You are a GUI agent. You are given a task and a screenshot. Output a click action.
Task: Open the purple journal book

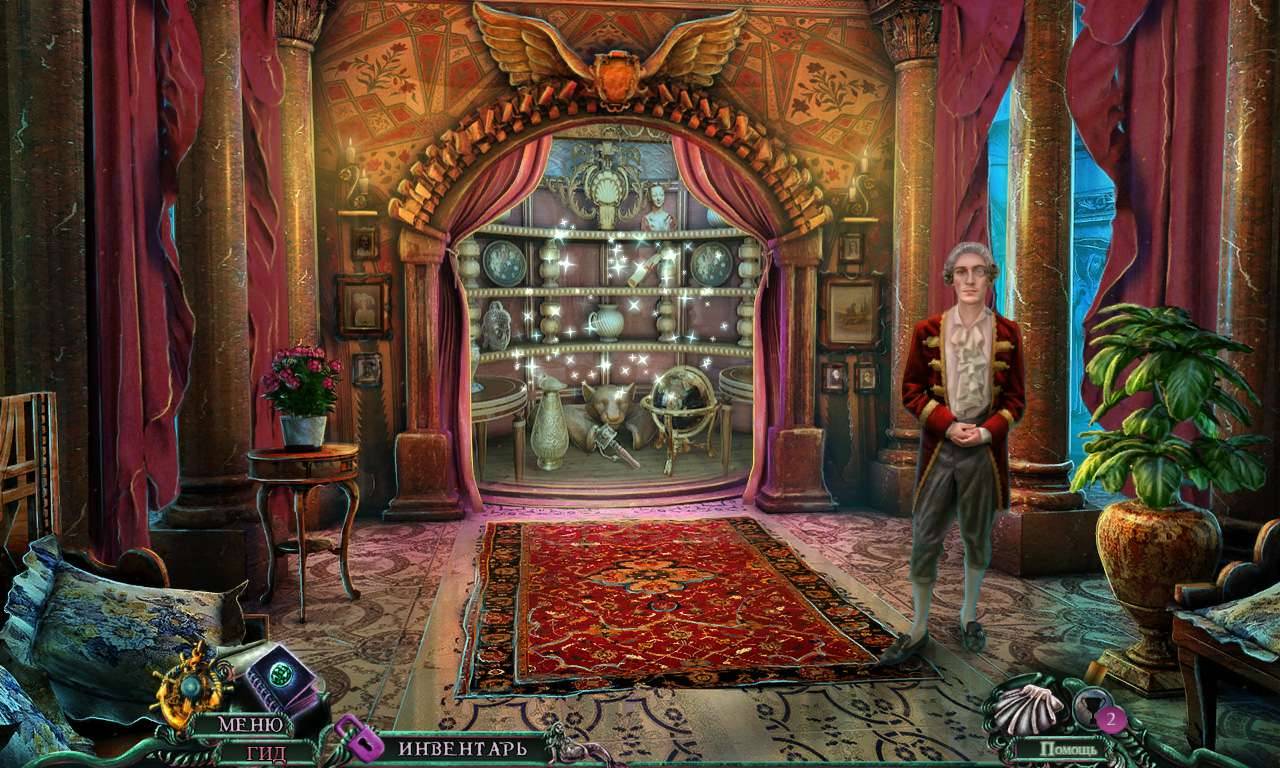[279, 680]
